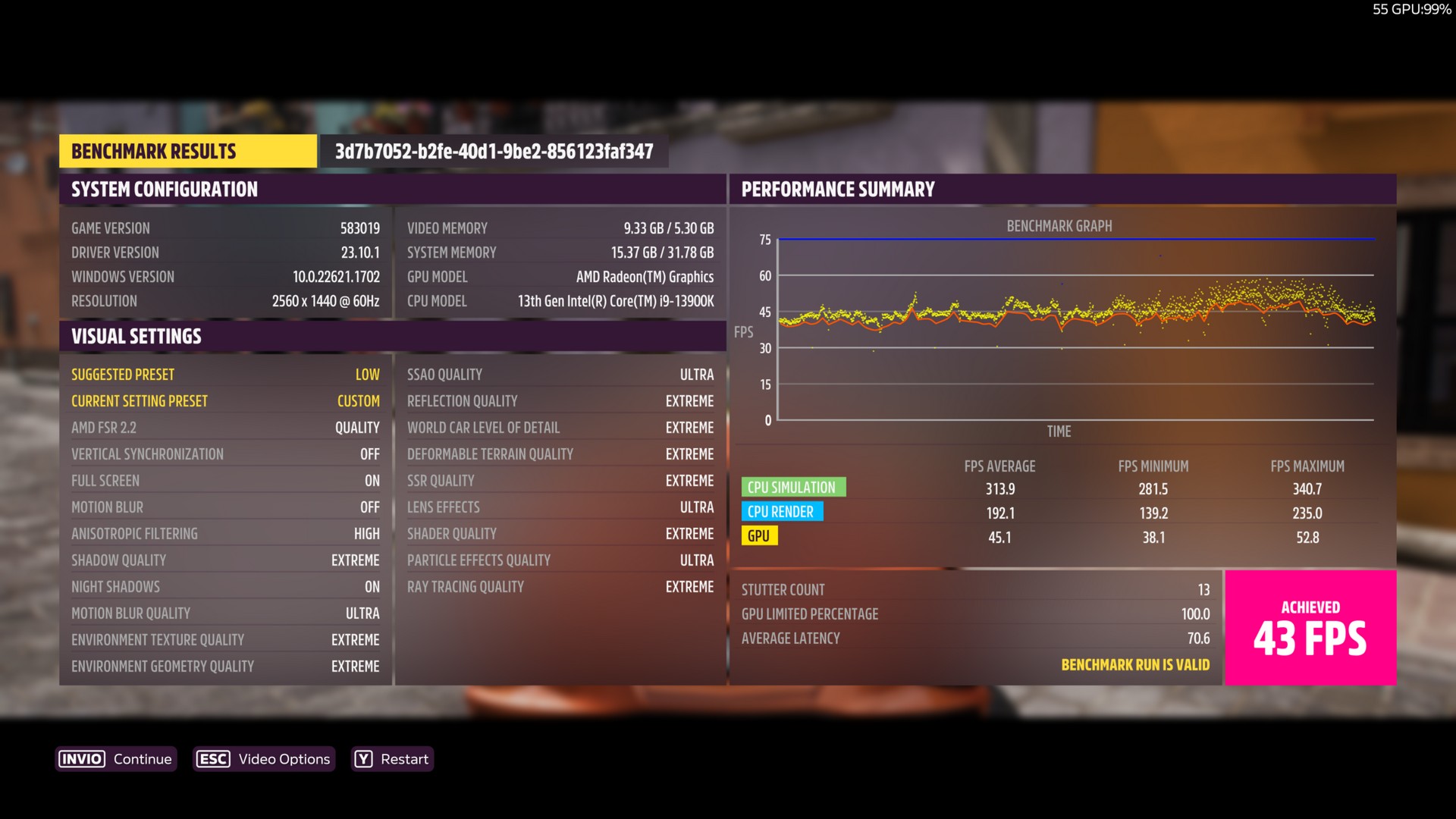Screen dimensions: 1456x819
Task: Restart the benchmark run
Action: (392, 759)
